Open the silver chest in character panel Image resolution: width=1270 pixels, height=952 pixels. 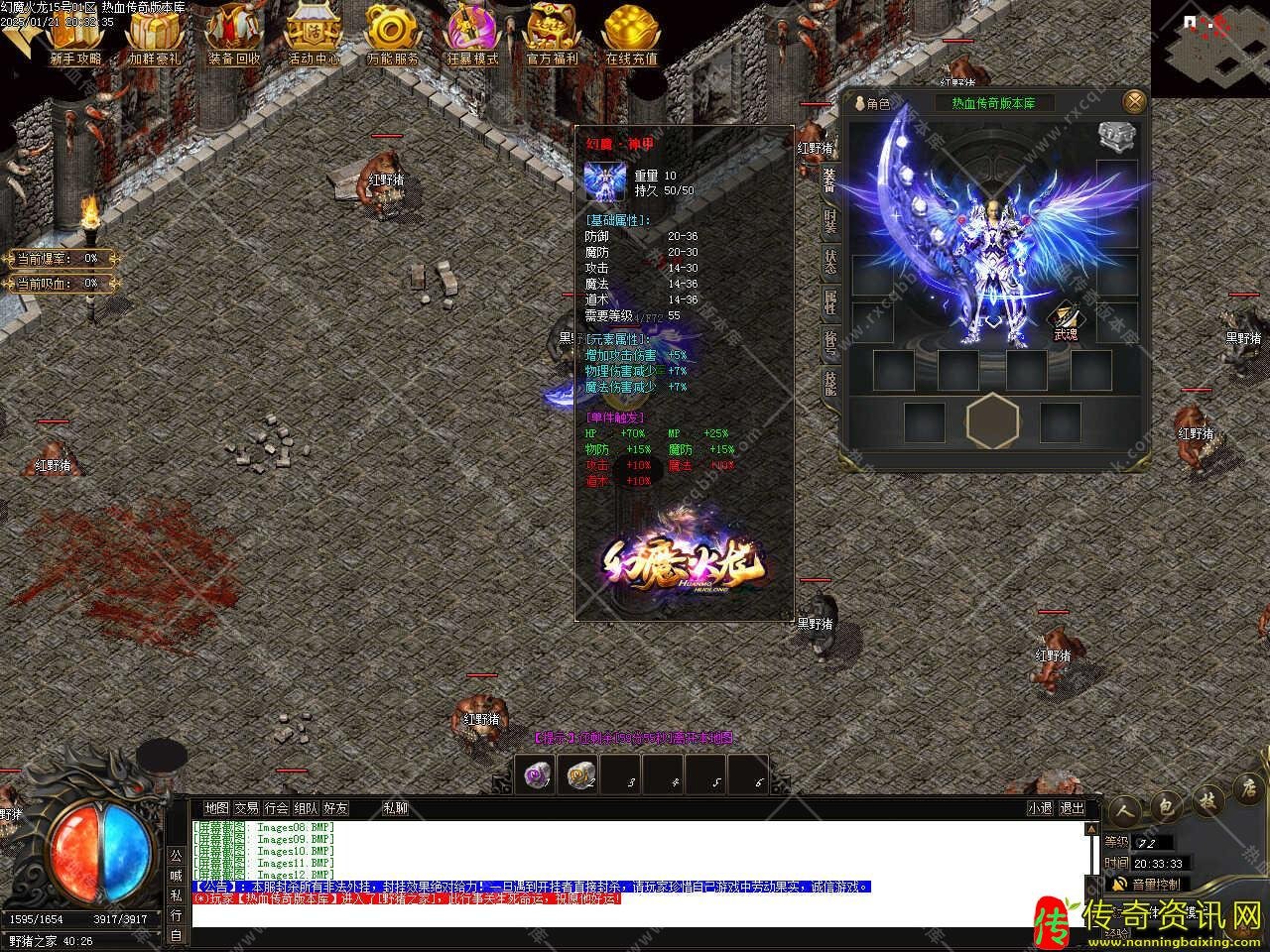[1116, 137]
